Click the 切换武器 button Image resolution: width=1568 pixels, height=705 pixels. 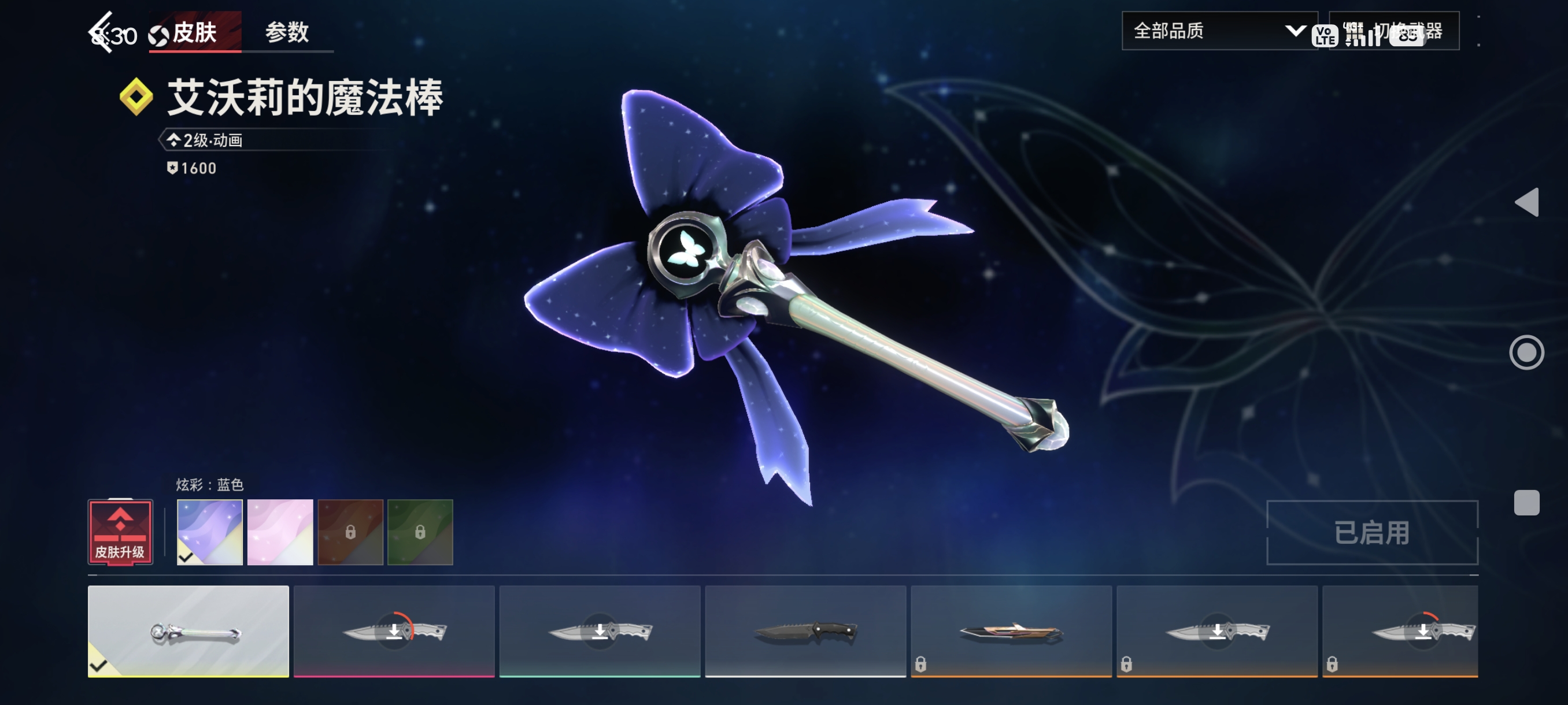(1394, 31)
